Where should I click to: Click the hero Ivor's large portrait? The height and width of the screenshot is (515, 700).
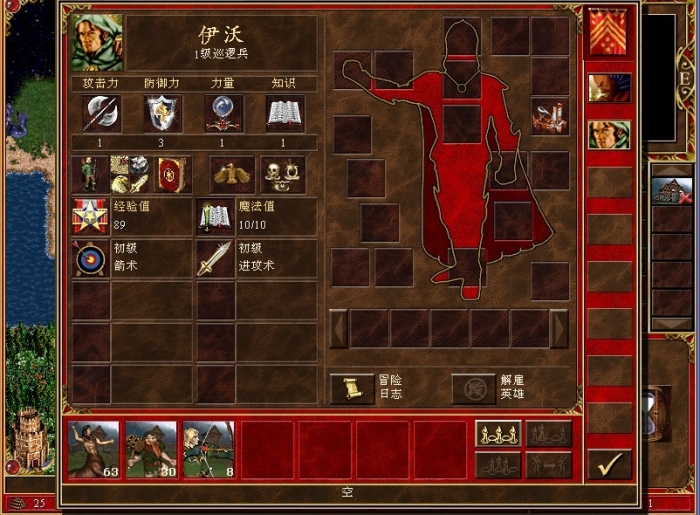(x=96, y=42)
